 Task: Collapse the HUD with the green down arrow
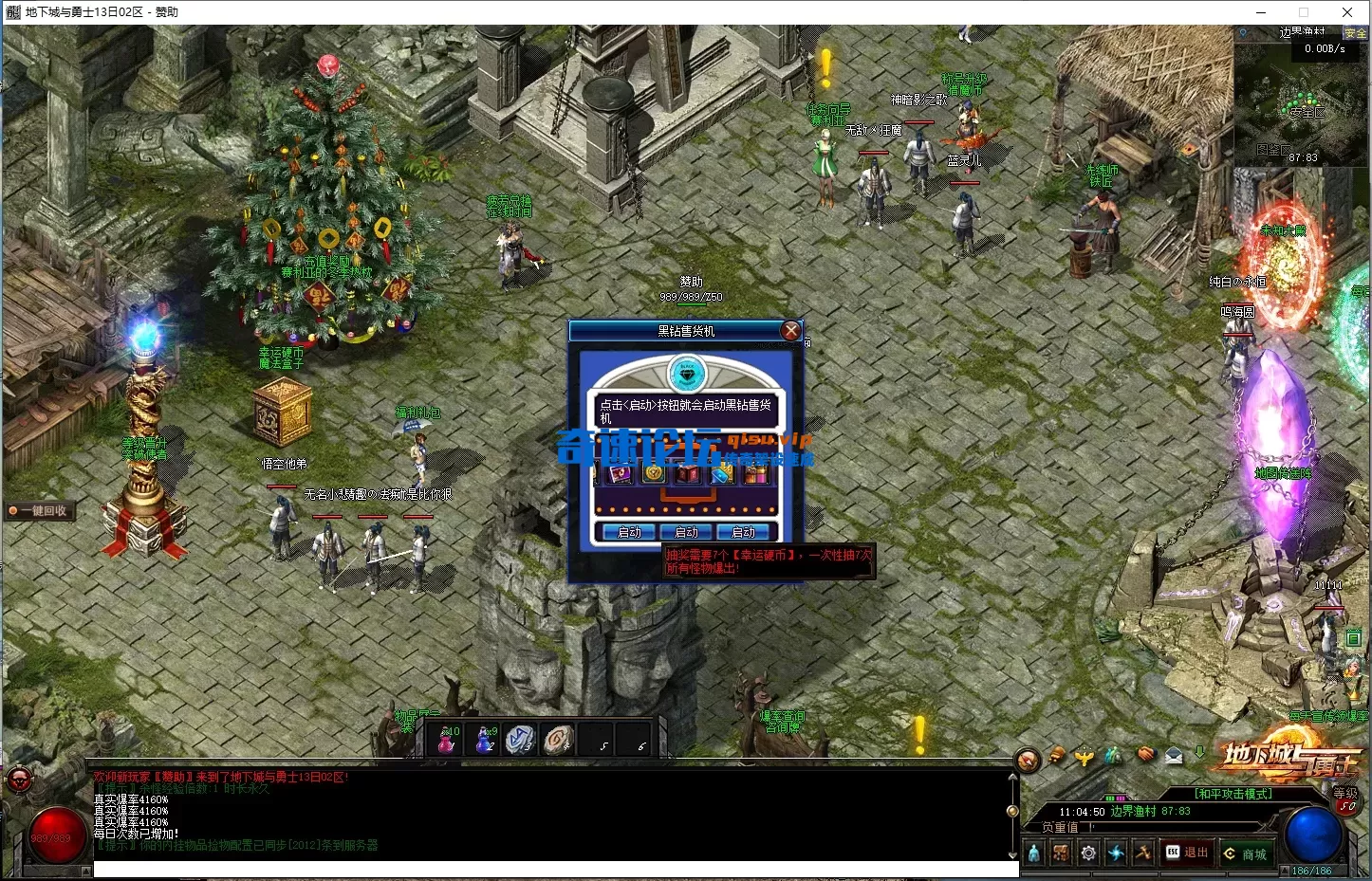[1199, 751]
